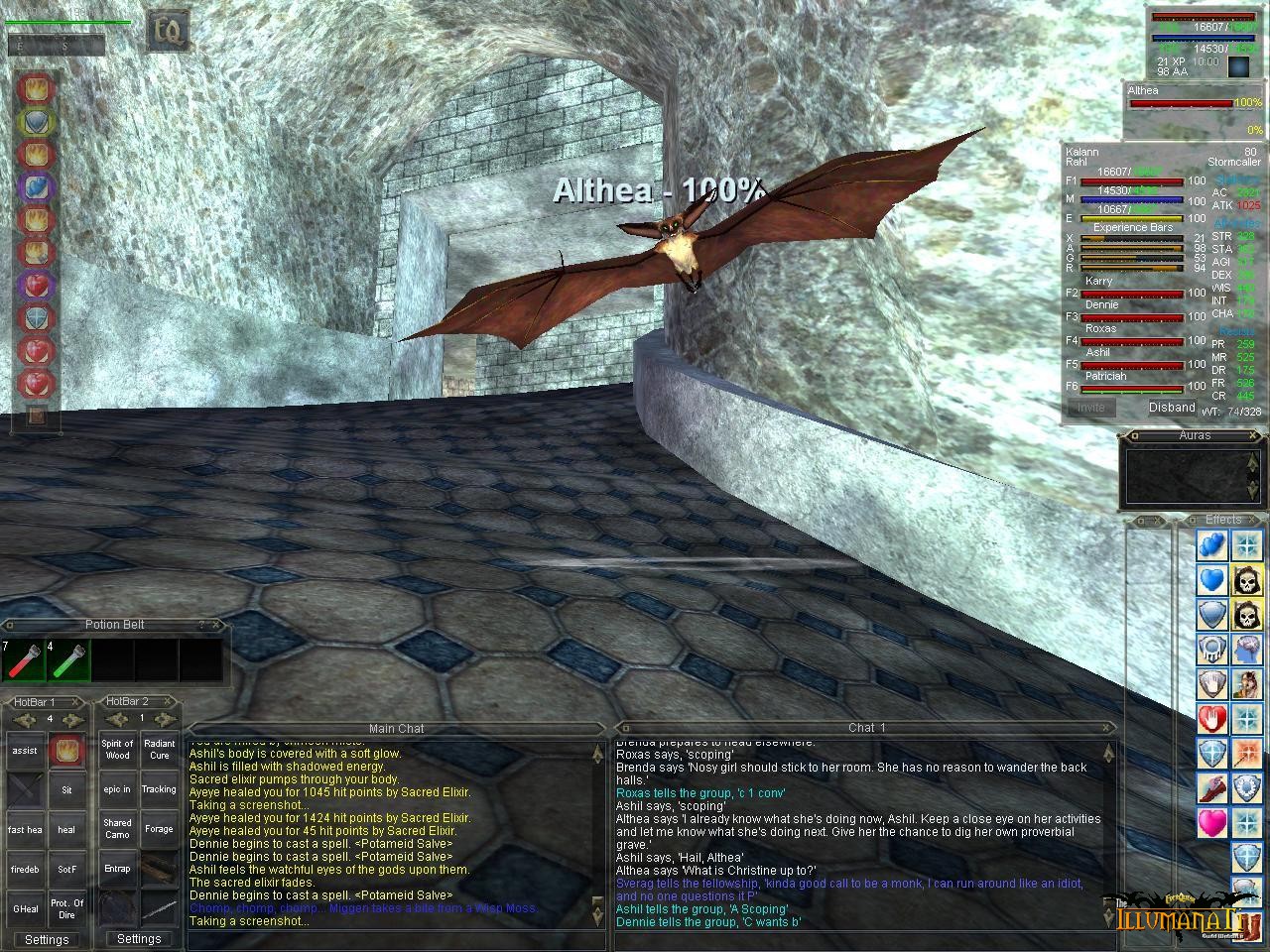1270x952 pixels.
Task: Use the Tracking skill button
Action: pyautogui.click(x=159, y=789)
